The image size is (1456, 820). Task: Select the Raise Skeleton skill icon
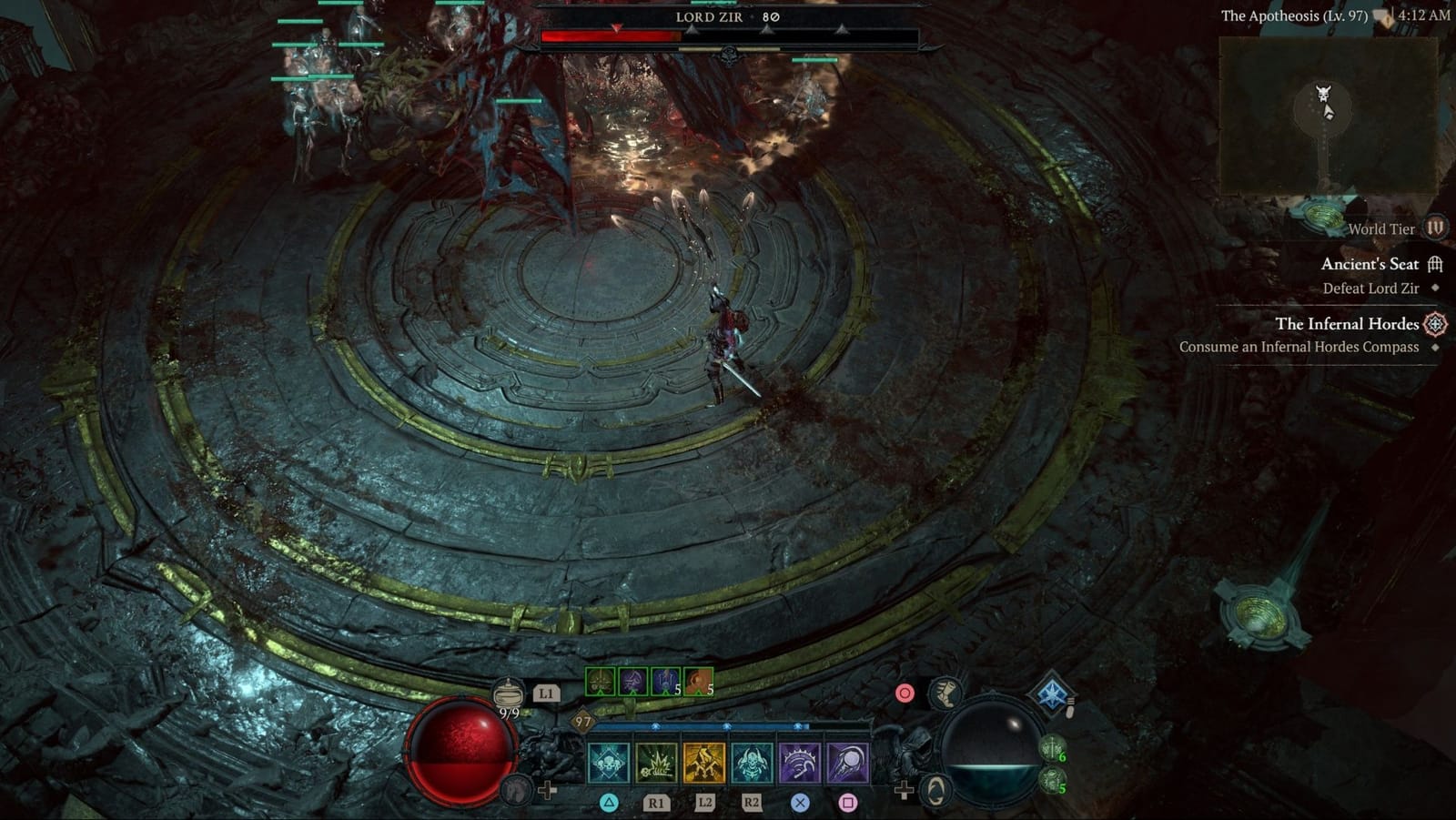click(610, 764)
